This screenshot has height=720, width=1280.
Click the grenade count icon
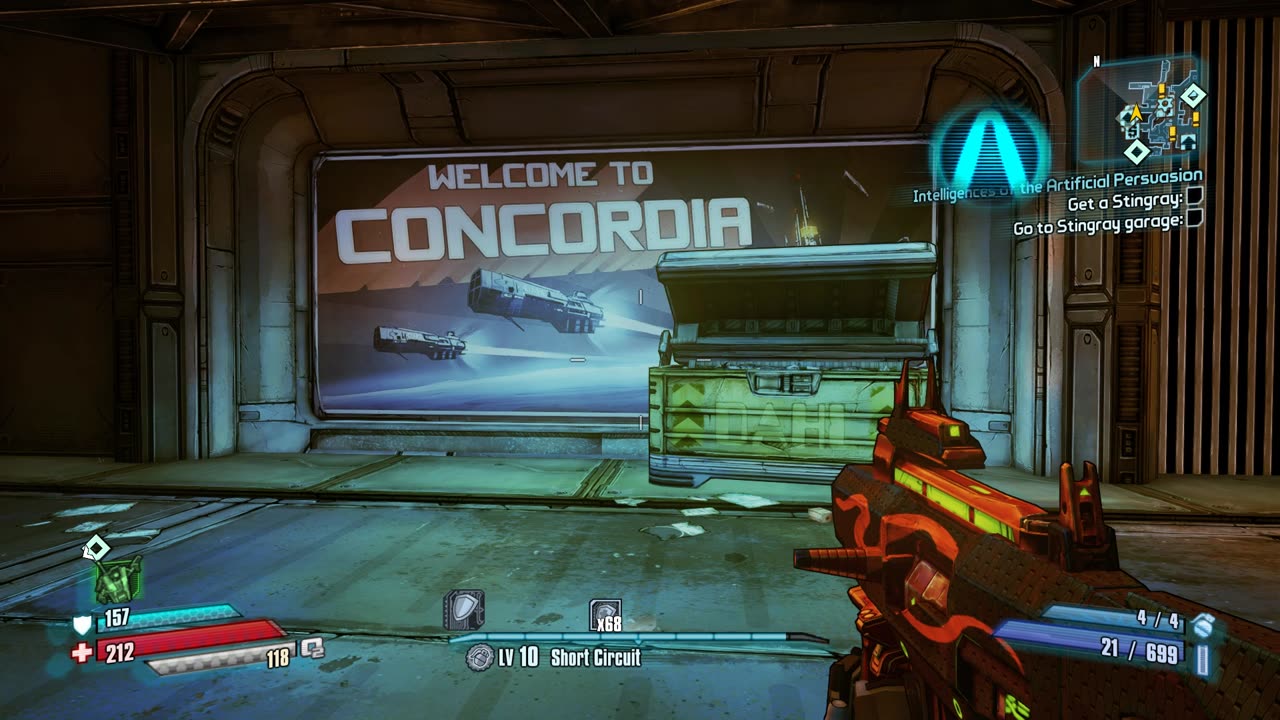point(1203,625)
